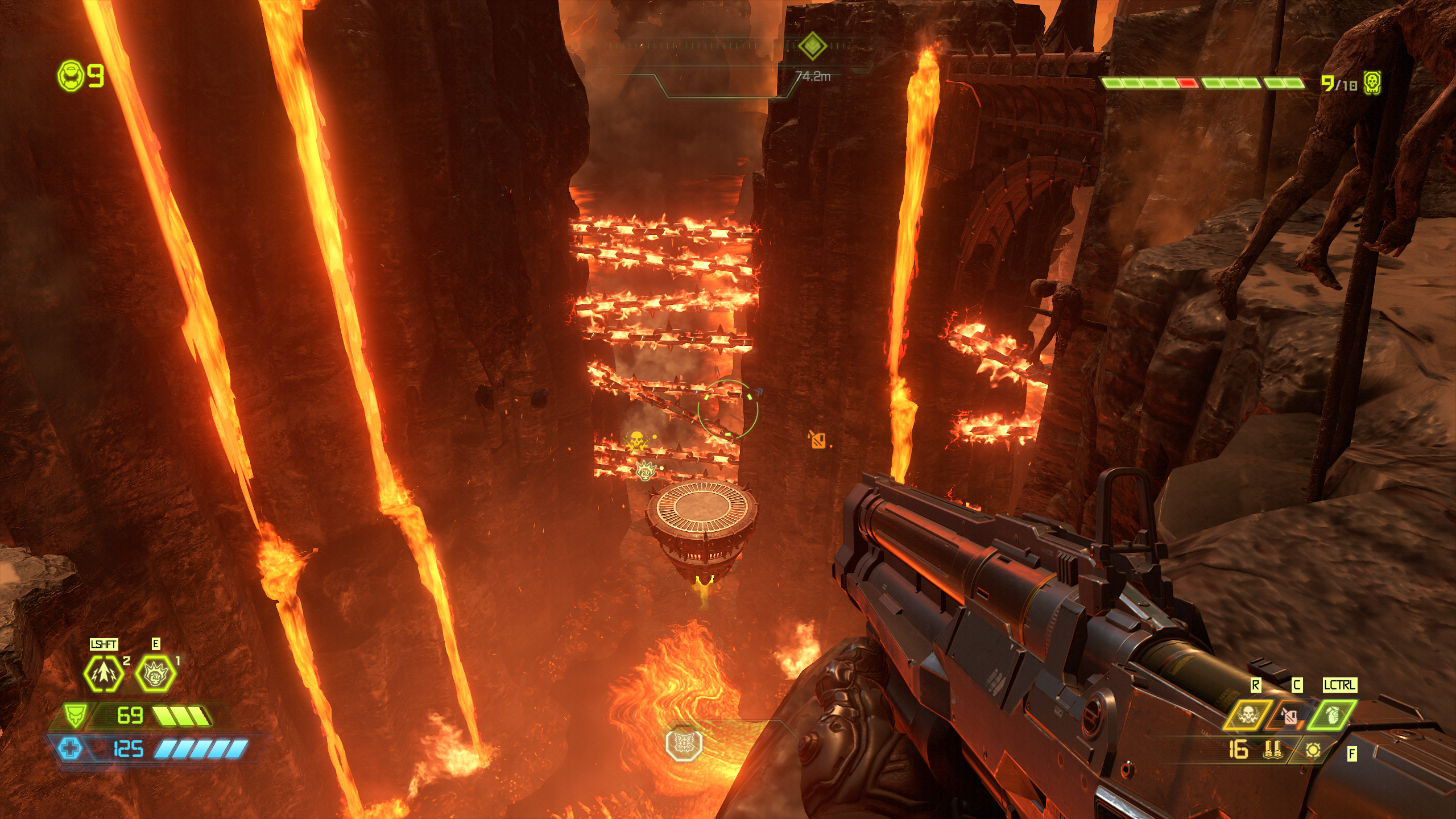Use the Flame Belch fuel can icon
This screenshot has width=1456, height=819.
[x=1290, y=715]
